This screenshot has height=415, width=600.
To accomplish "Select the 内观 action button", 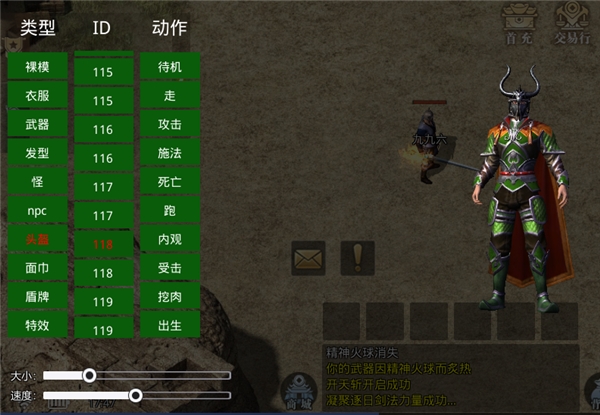I will (170, 240).
